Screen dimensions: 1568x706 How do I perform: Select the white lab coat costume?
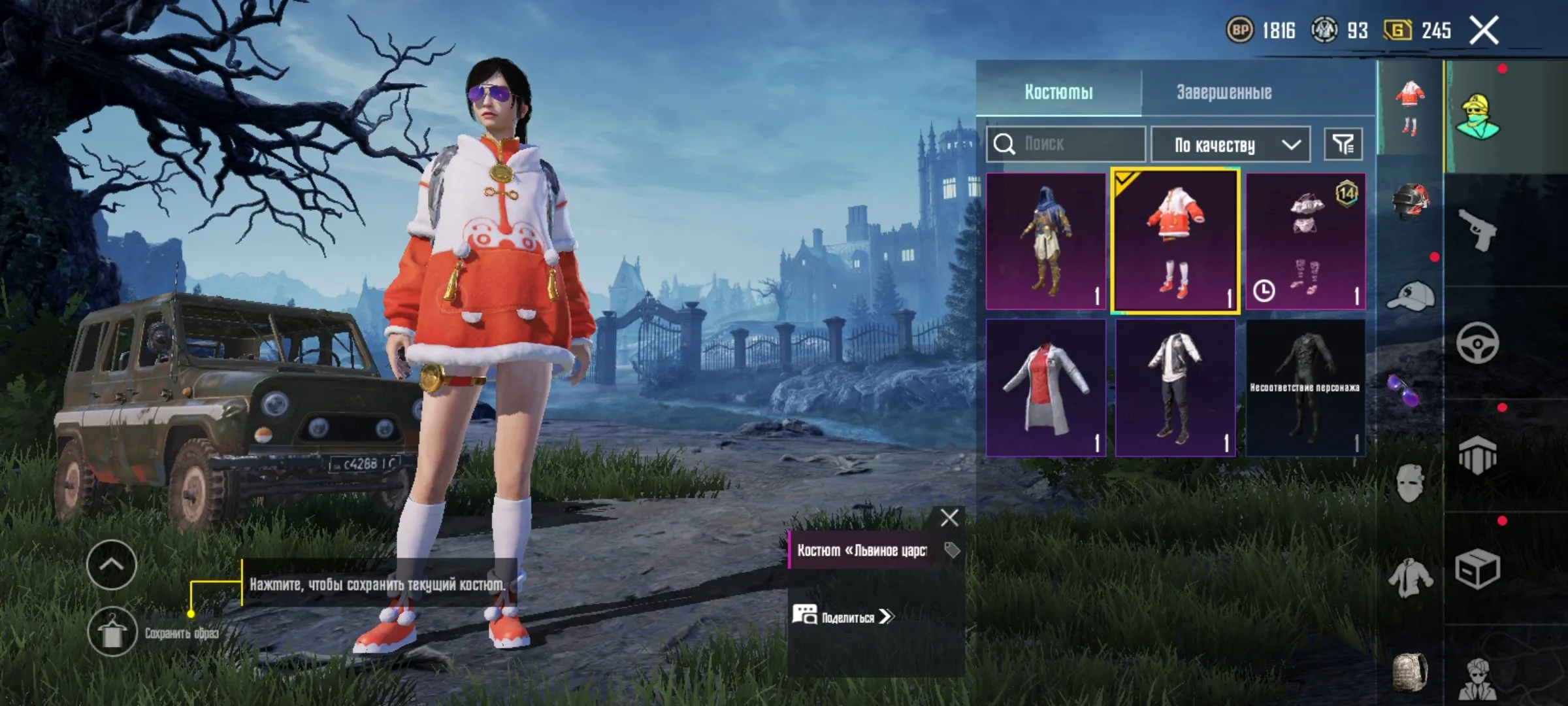(x=1046, y=388)
